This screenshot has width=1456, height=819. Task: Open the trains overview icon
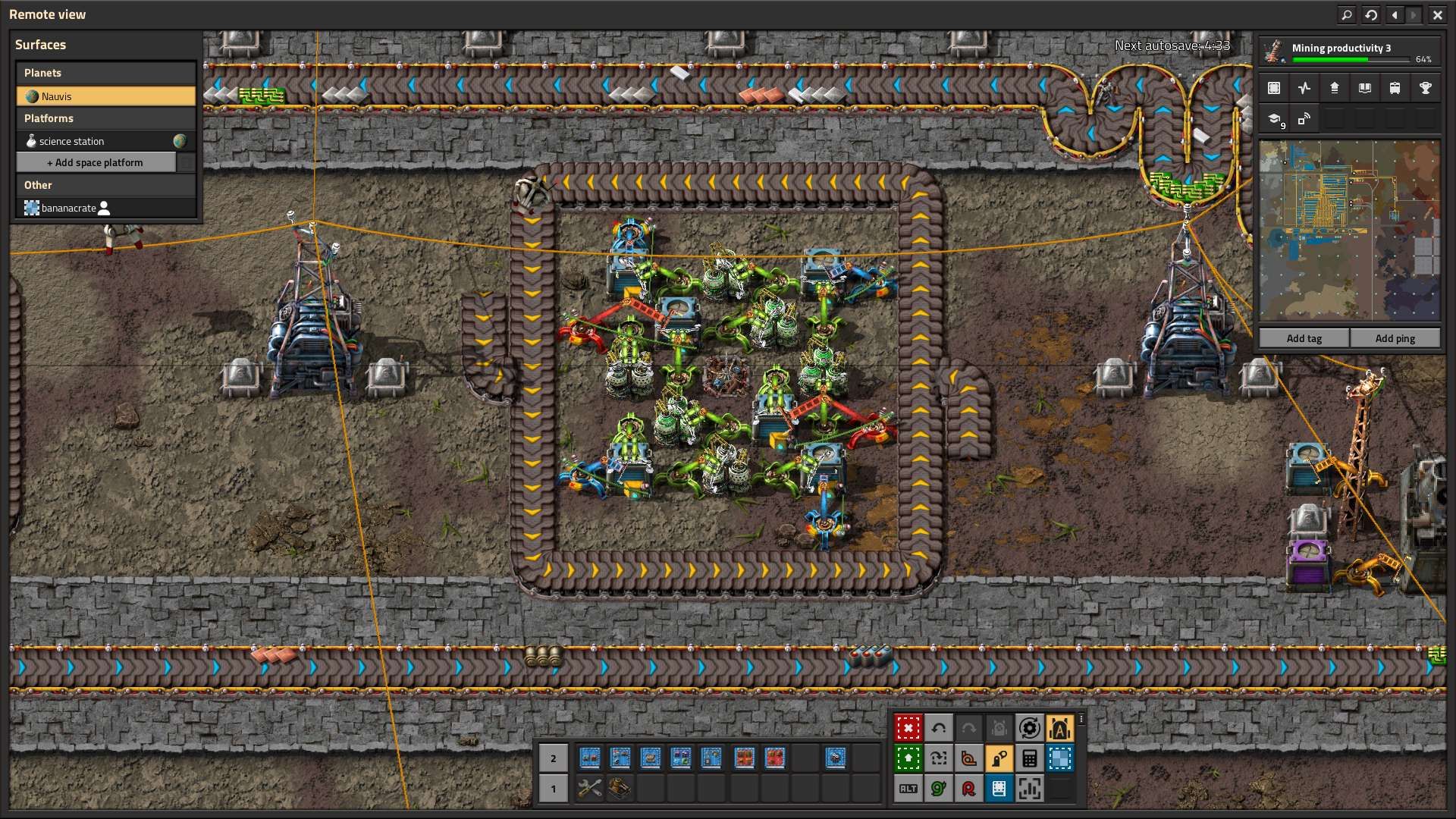[1395, 88]
